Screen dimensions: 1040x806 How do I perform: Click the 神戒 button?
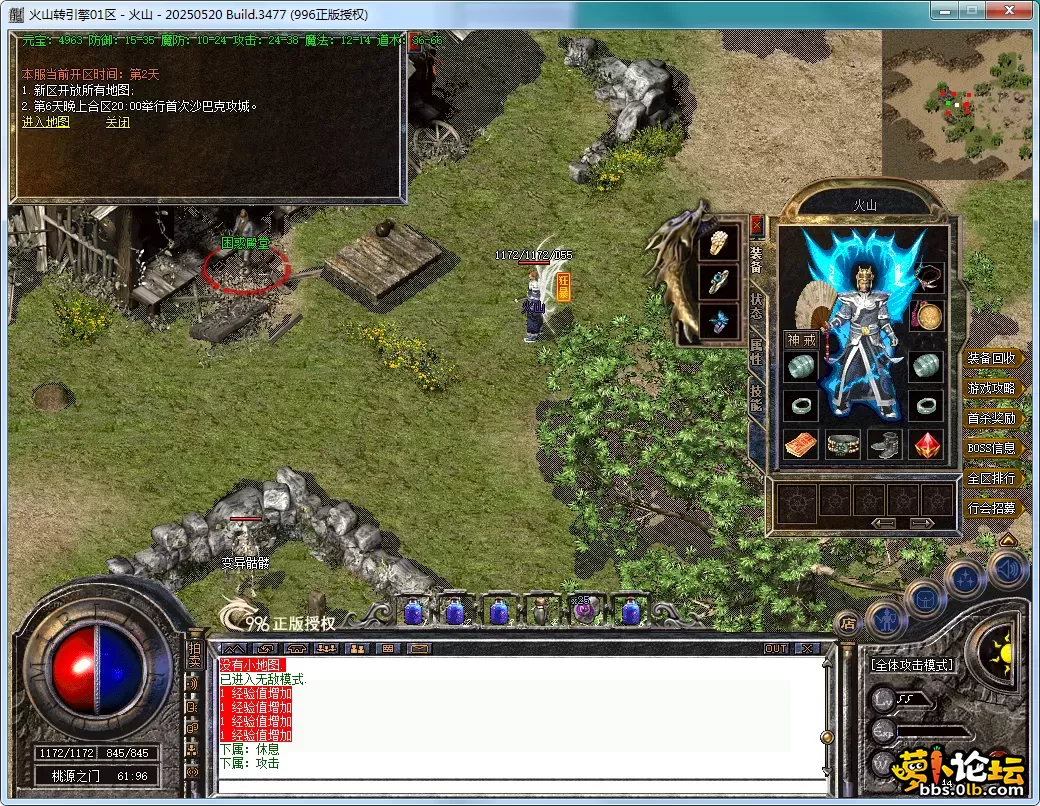[x=802, y=340]
